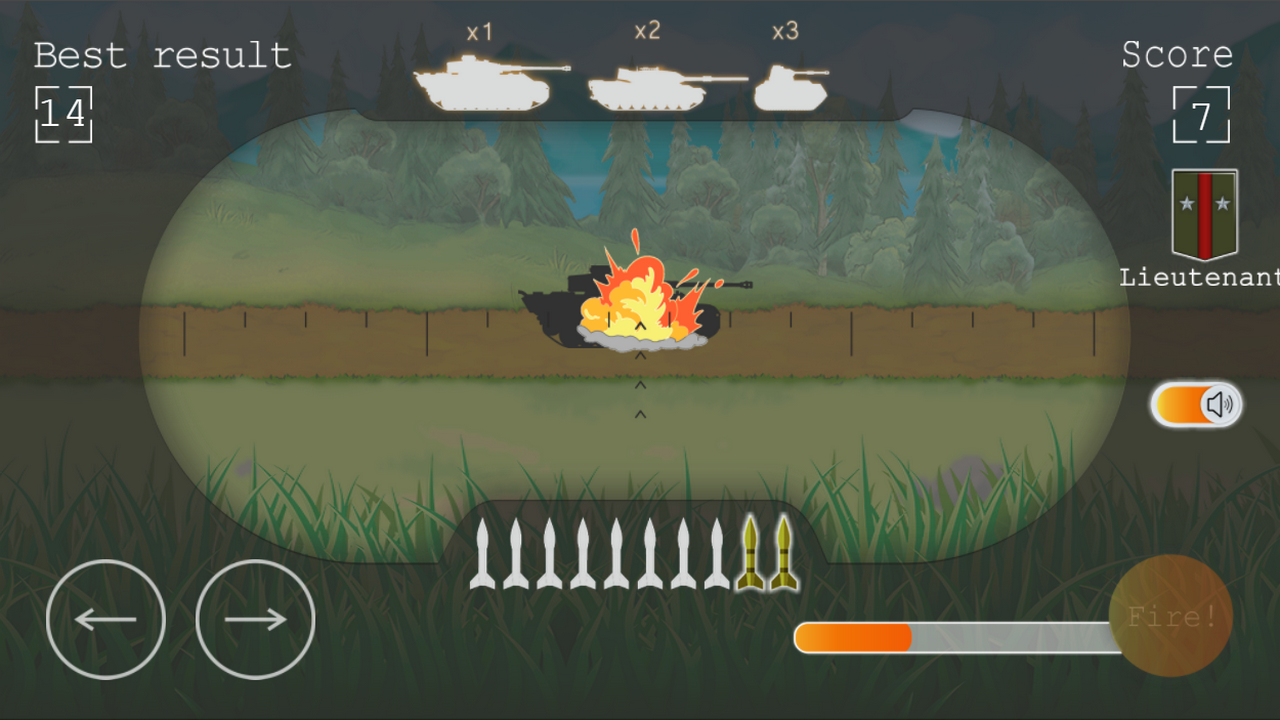Click the Score label at the top right
This screenshot has height=720, width=1280.
coord(1178,55)
